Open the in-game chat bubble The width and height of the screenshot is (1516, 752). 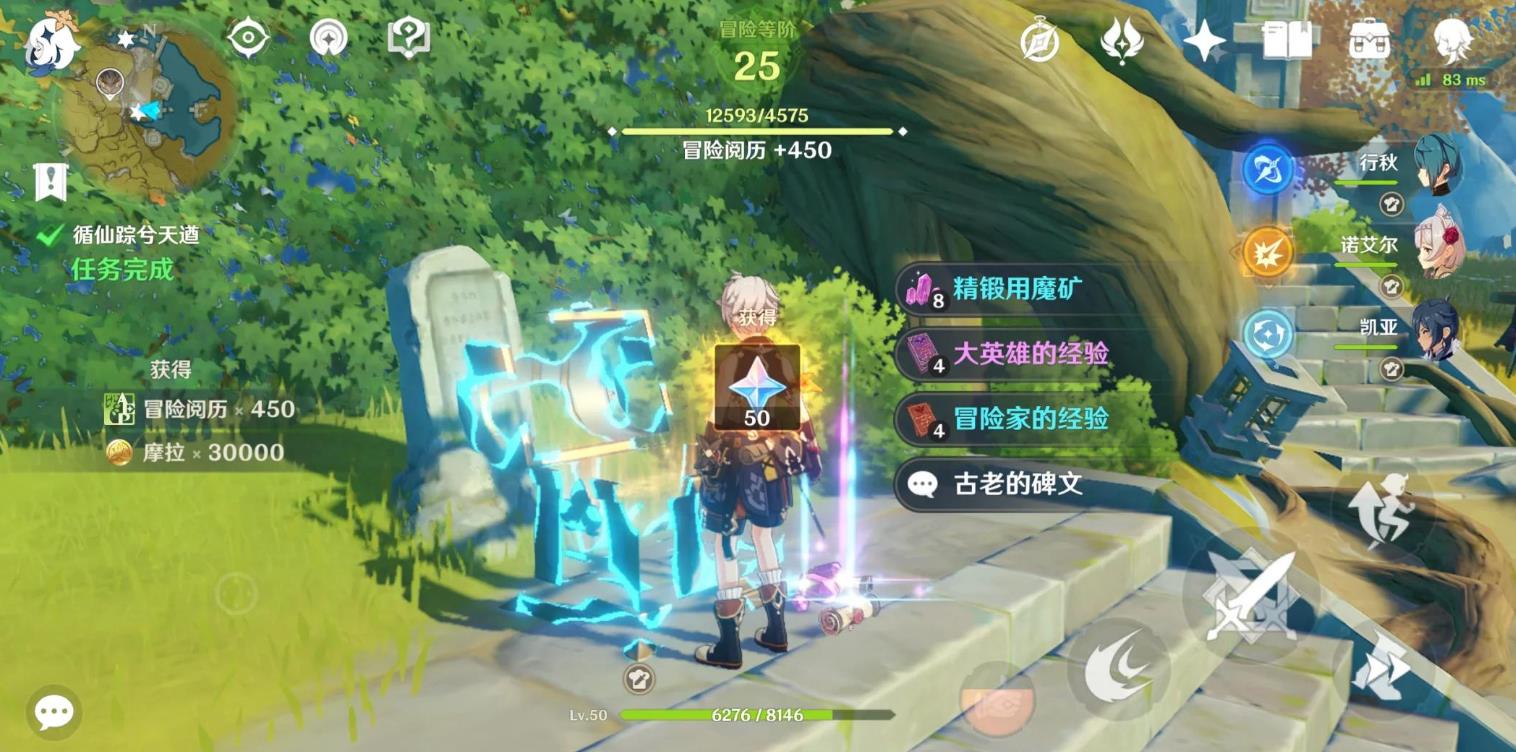[52, 710]
